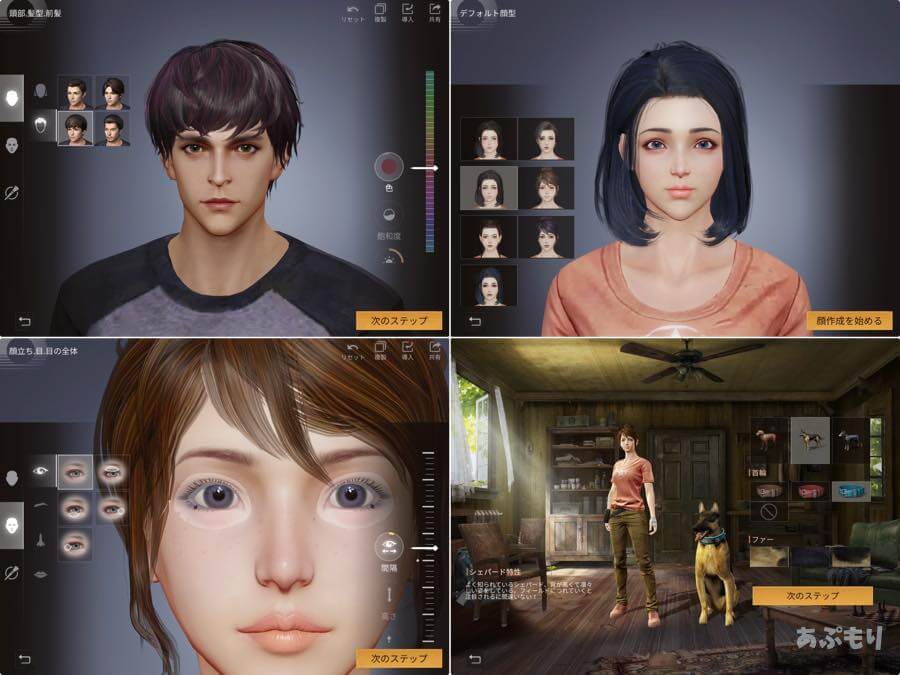Select the sun-shaped brightness dial icon
This screenshot has width=900, height=675.
[x=389, y=257]
